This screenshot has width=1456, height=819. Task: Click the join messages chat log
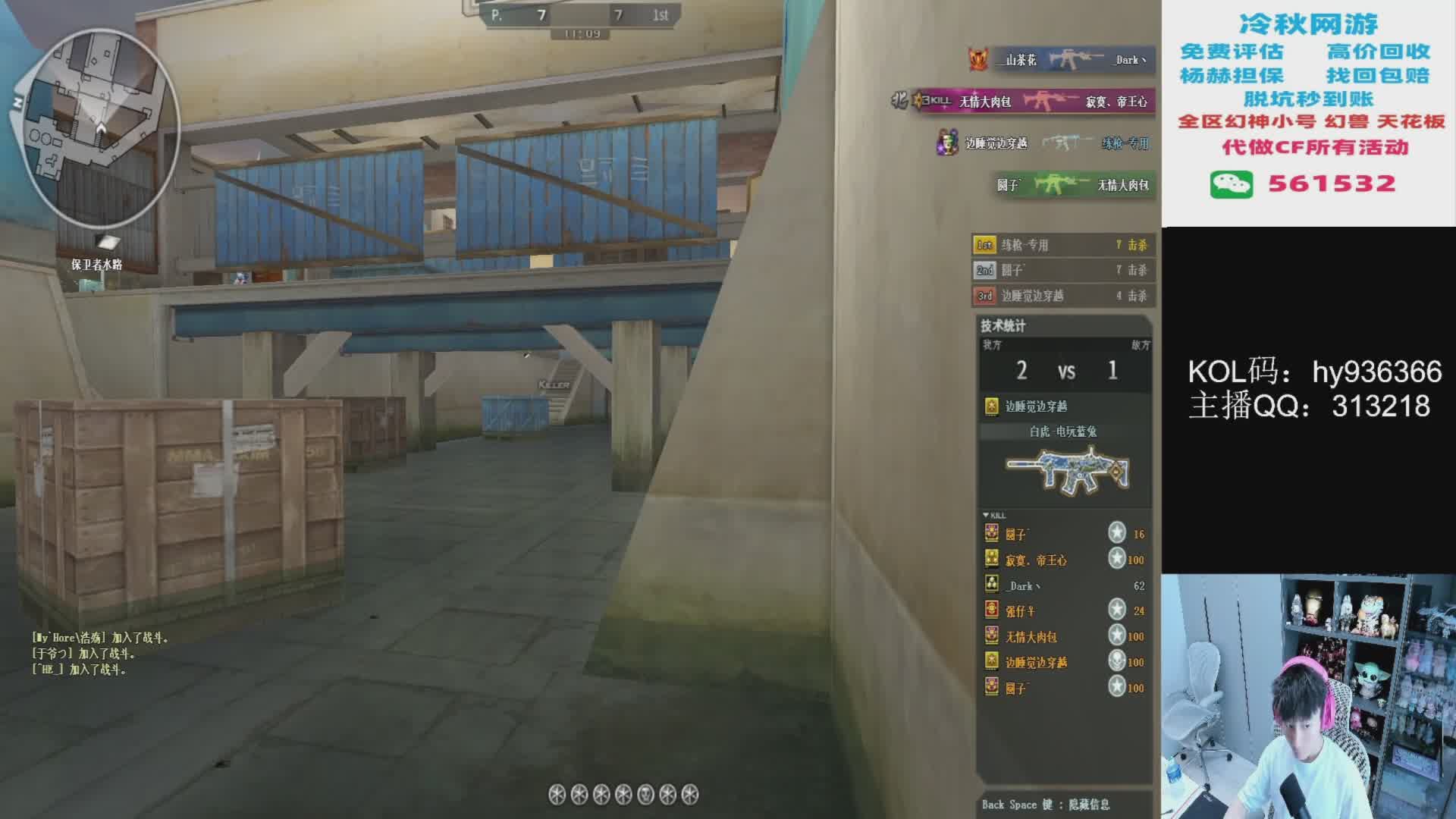click(x=99, y=653)
